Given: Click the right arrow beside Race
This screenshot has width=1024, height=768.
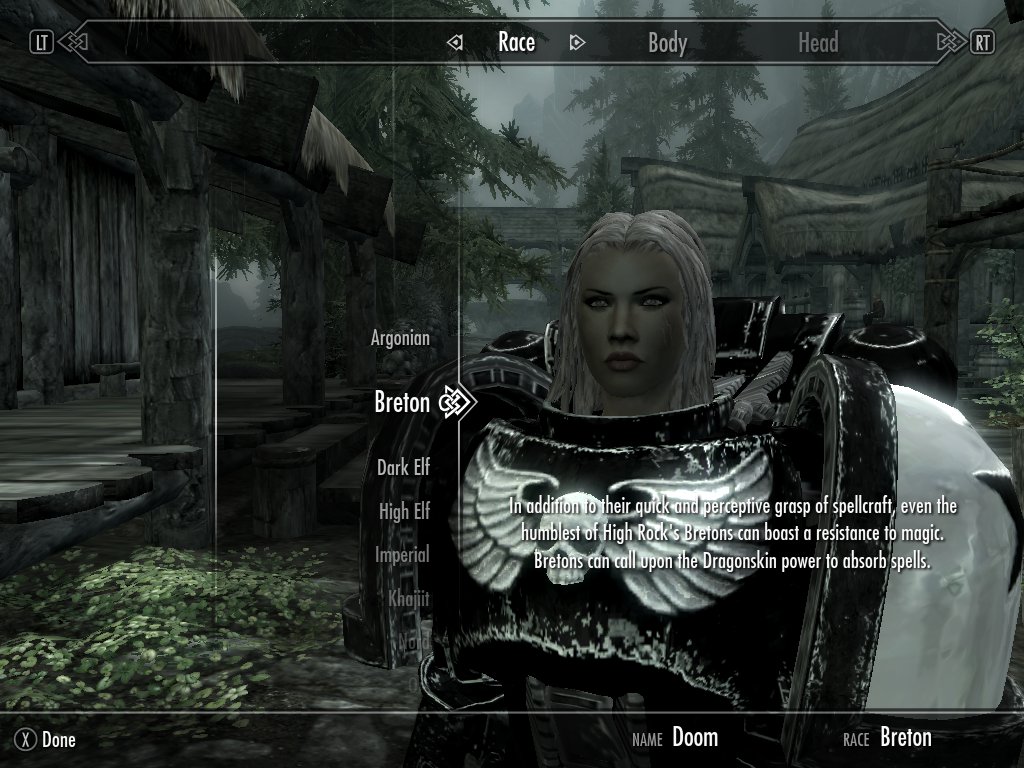Looking at the screenshot, I should tap(576, 43).
